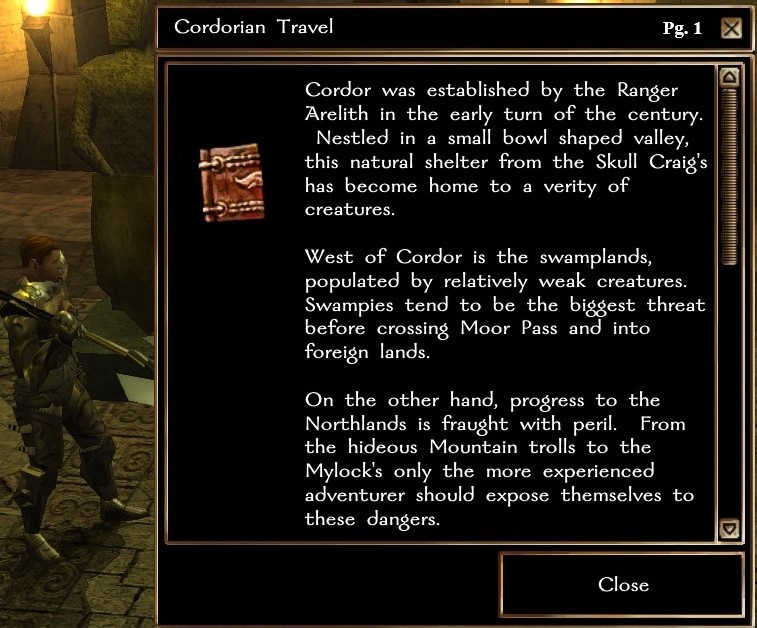The image size is (757, 628).
Task: Close the Cordorian Travel book window
Action: [x=622, y=585]
